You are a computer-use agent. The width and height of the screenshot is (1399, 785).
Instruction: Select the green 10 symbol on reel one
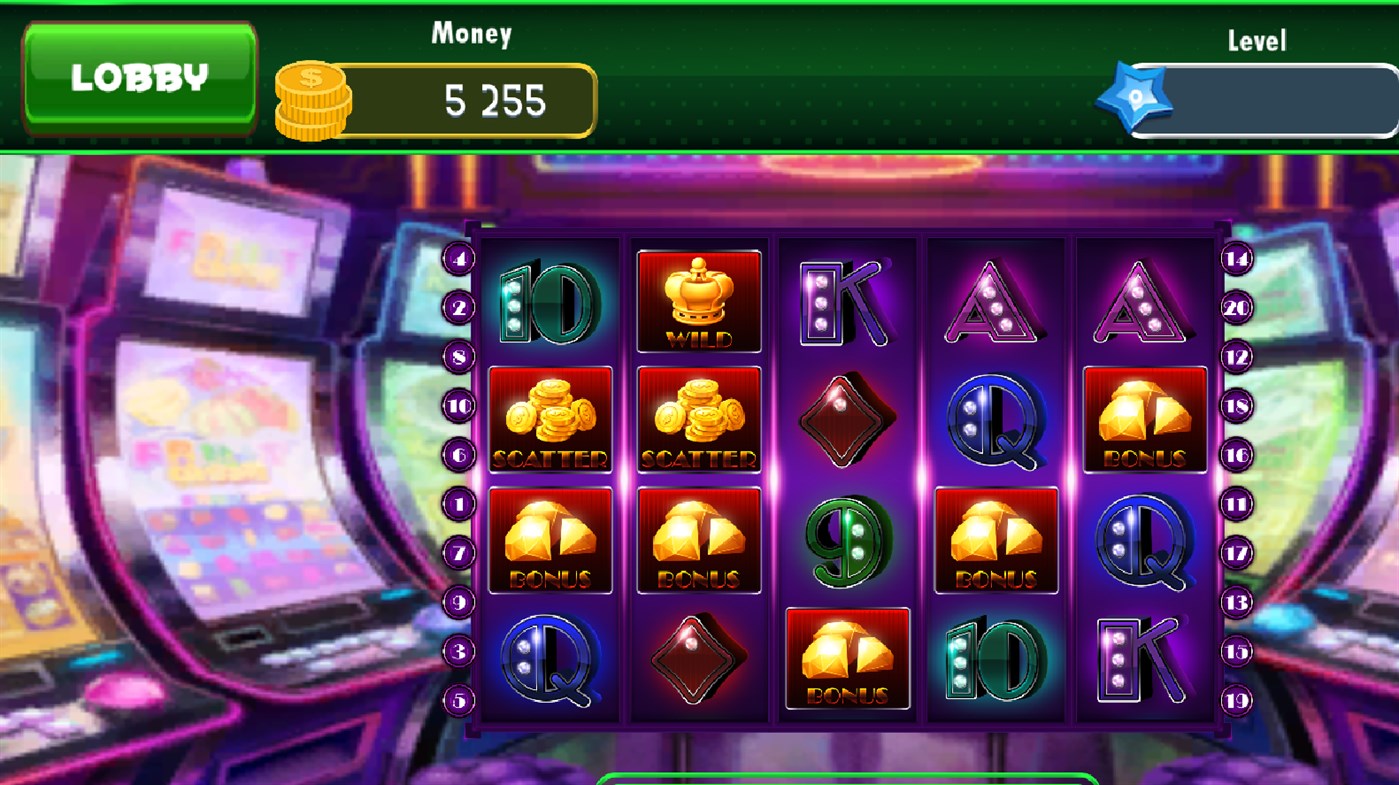pyautogui.click(x=550, y=301)
